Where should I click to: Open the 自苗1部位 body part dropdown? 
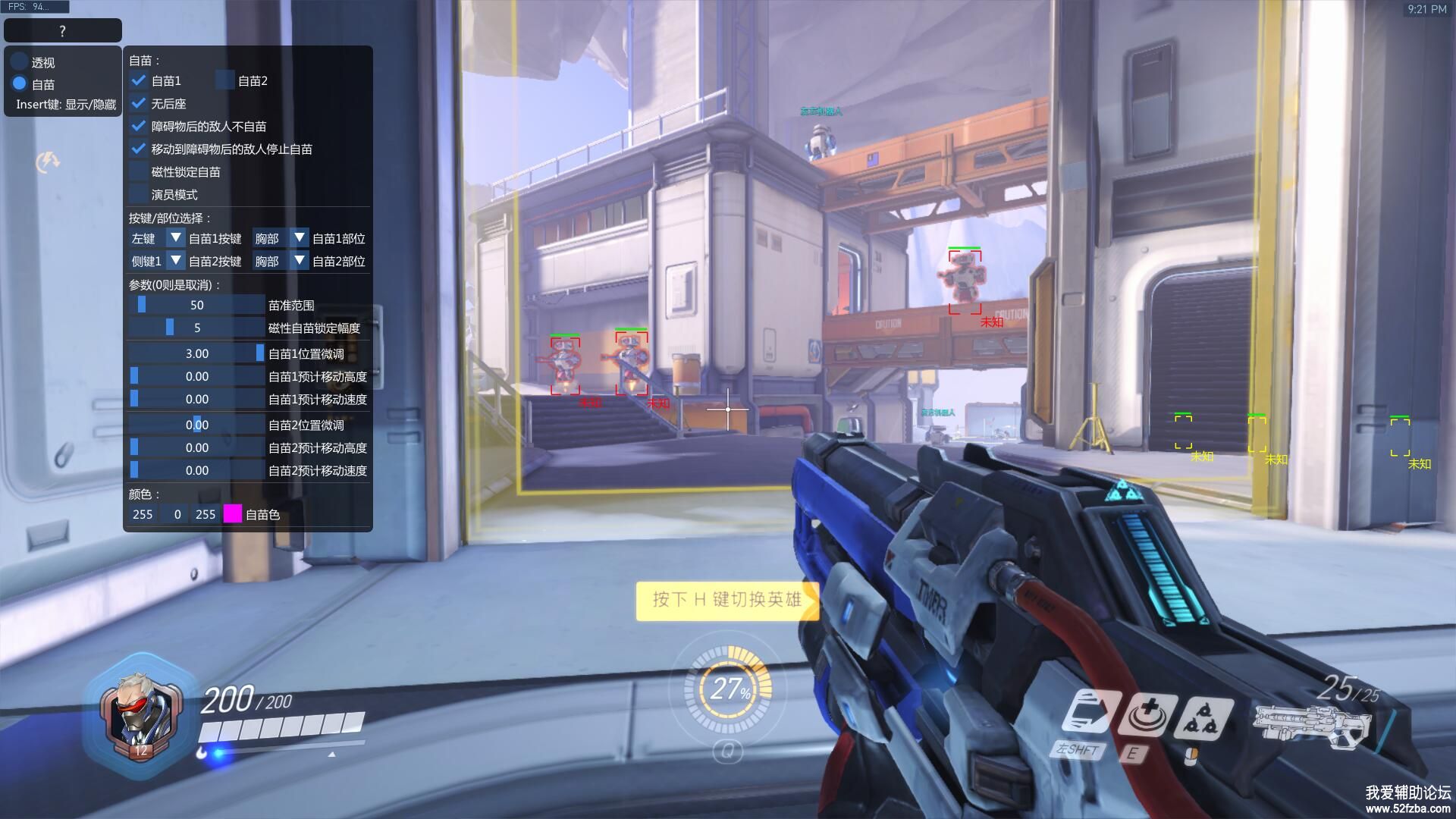(299, 238)
